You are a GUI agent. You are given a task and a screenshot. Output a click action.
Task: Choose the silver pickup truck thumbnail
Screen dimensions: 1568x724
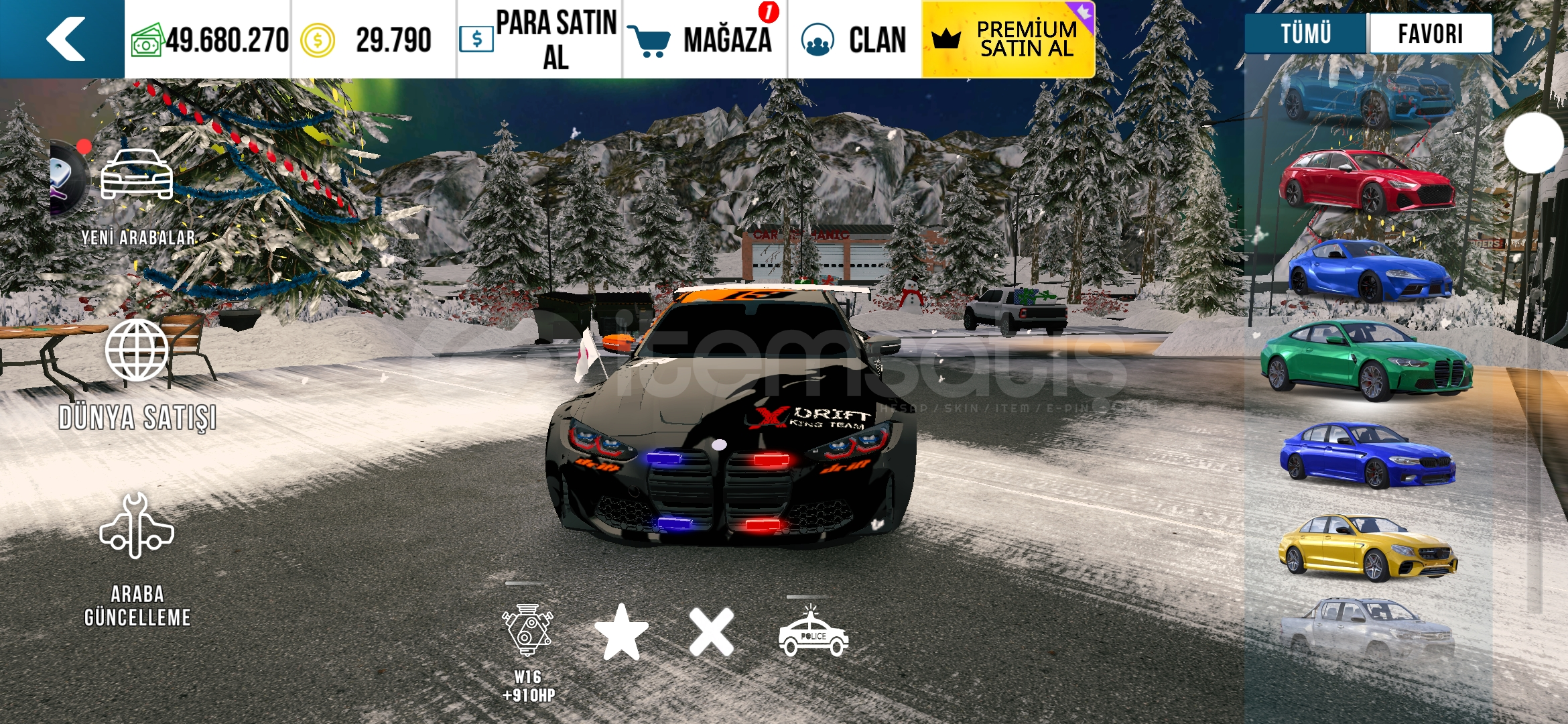1367,631
